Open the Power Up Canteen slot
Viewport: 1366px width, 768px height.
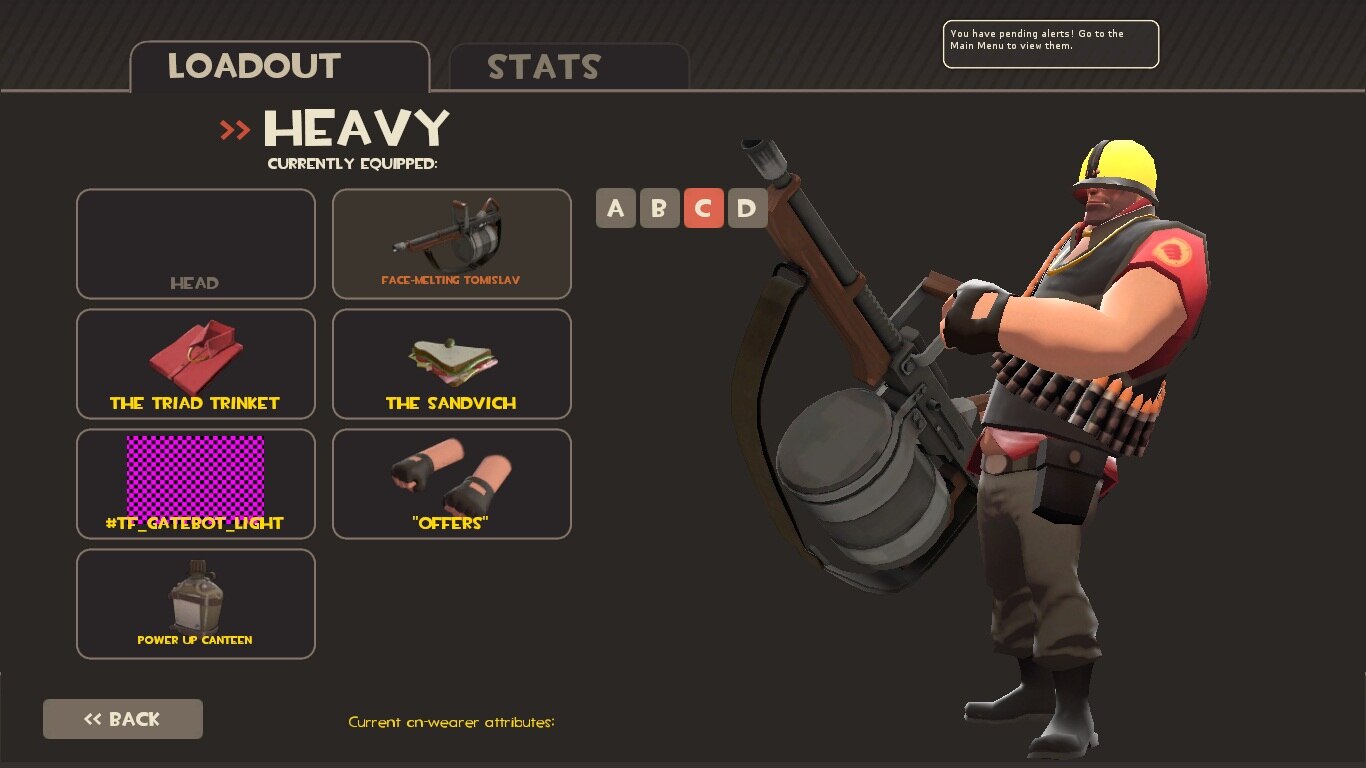tap(196, 604)
